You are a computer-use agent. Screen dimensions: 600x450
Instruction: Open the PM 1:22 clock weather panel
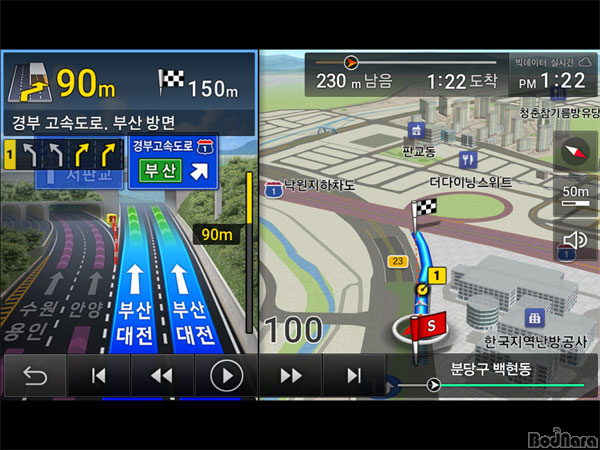tap(553, 73)
